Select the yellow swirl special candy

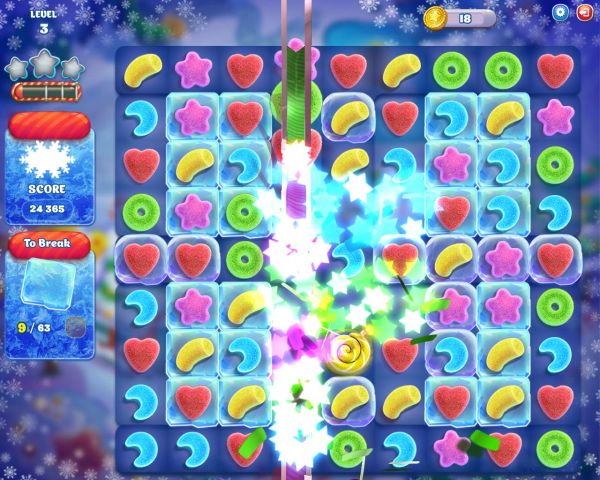(347, 352)
